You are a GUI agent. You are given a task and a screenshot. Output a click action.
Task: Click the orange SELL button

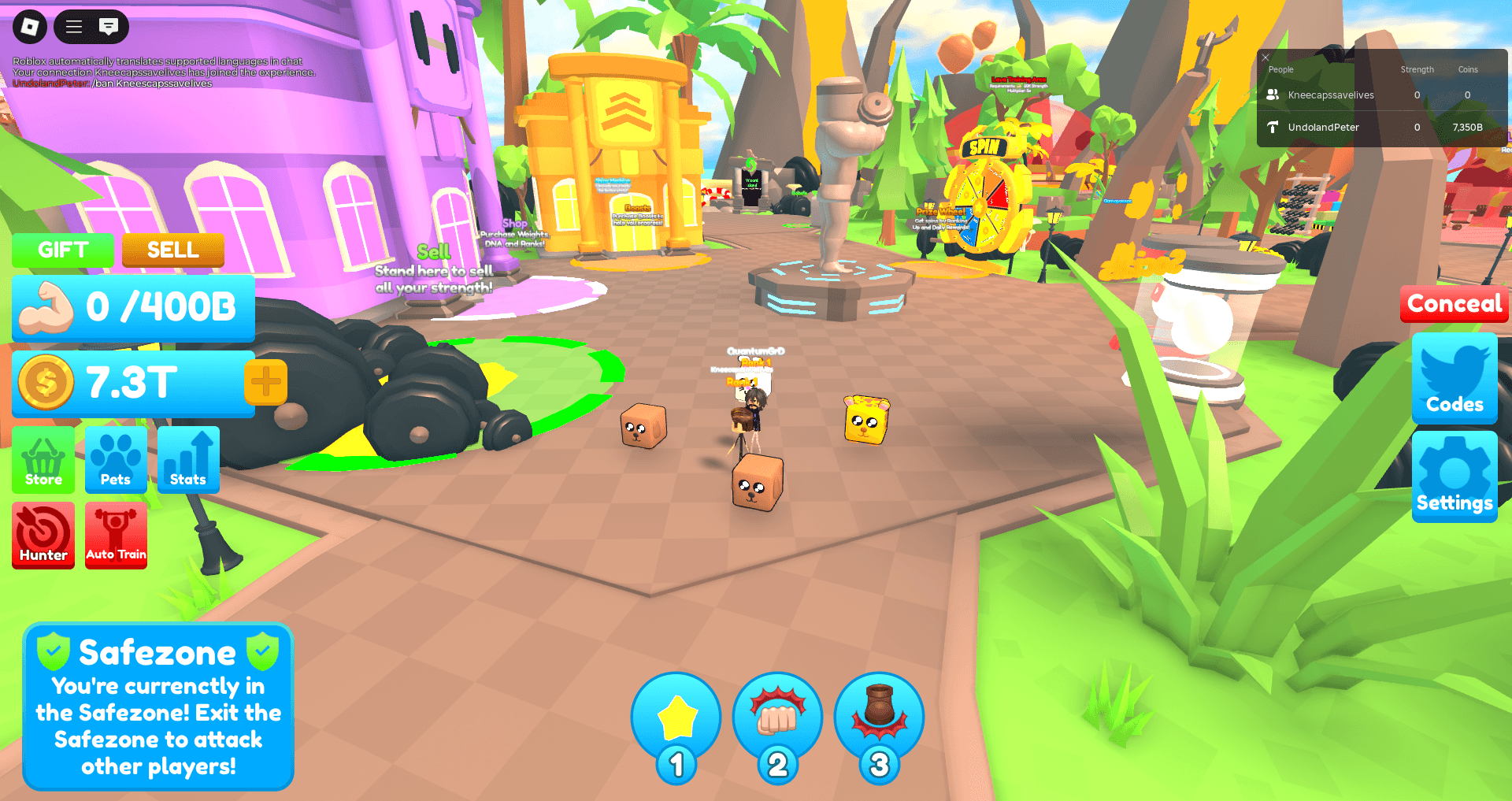[x=172, y=250]
